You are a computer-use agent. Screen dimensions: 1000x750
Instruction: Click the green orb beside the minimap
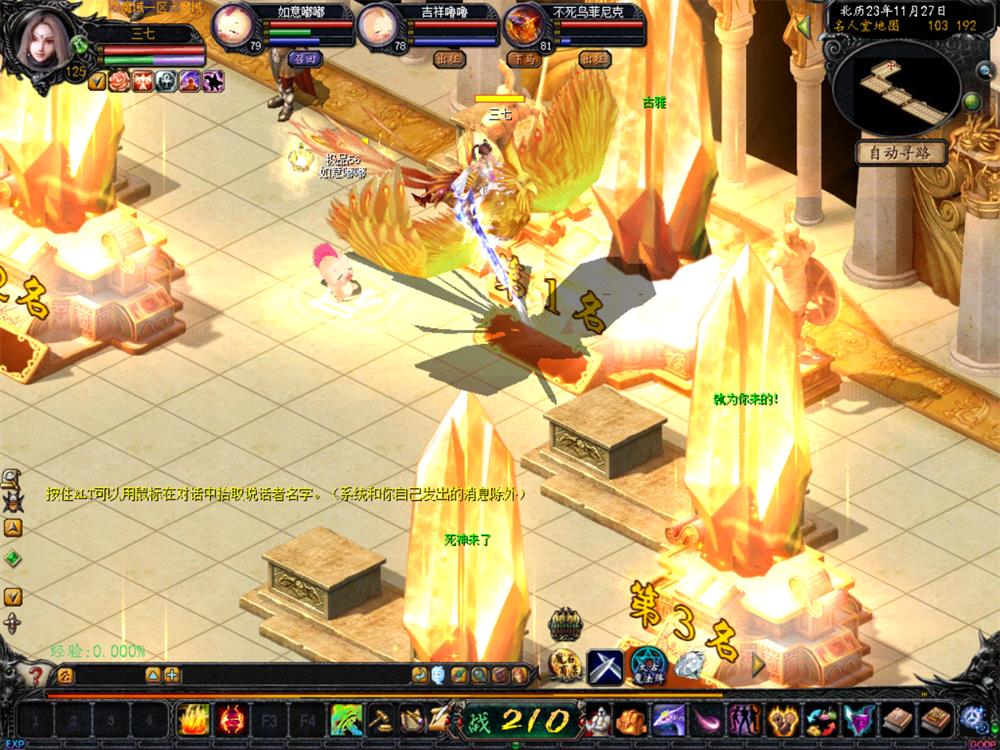(x=970, y=101)
